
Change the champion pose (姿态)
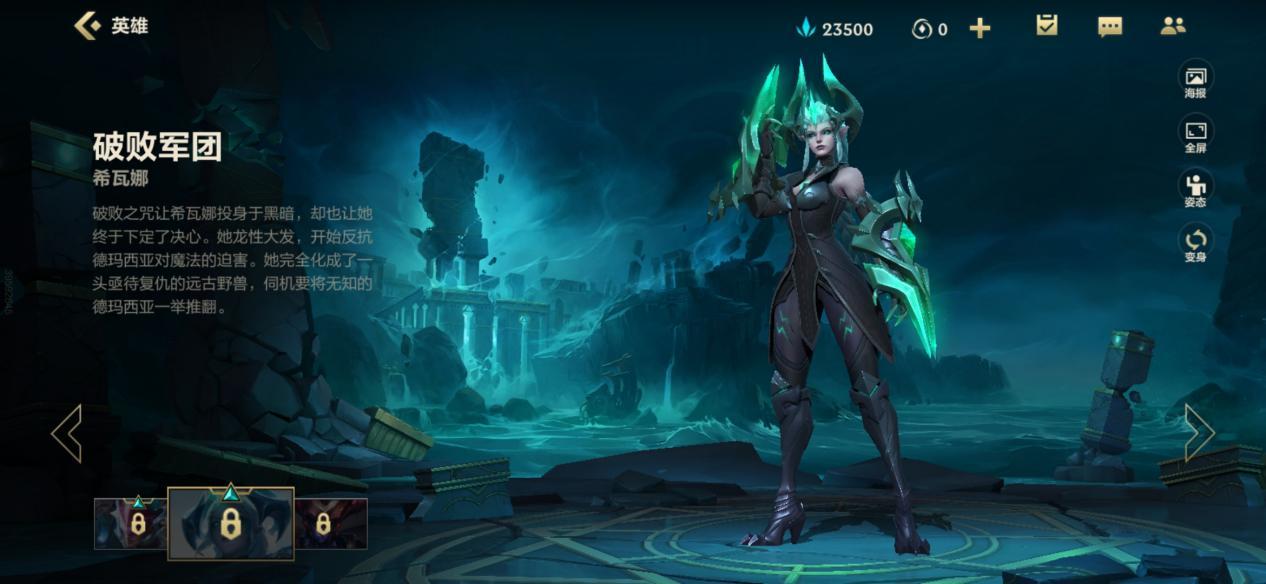(1195, 189)
